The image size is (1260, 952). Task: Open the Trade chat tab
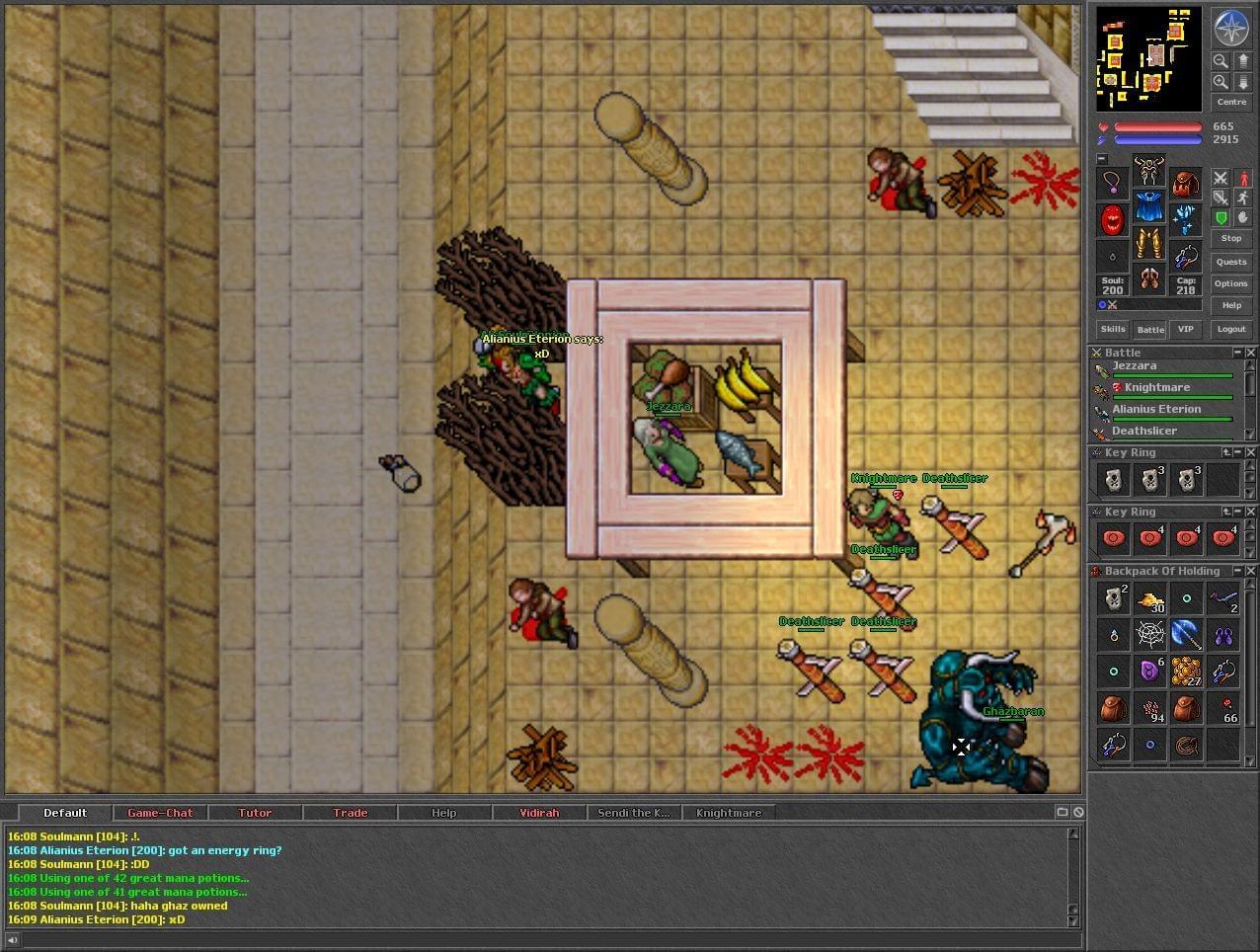pos(350,813)
